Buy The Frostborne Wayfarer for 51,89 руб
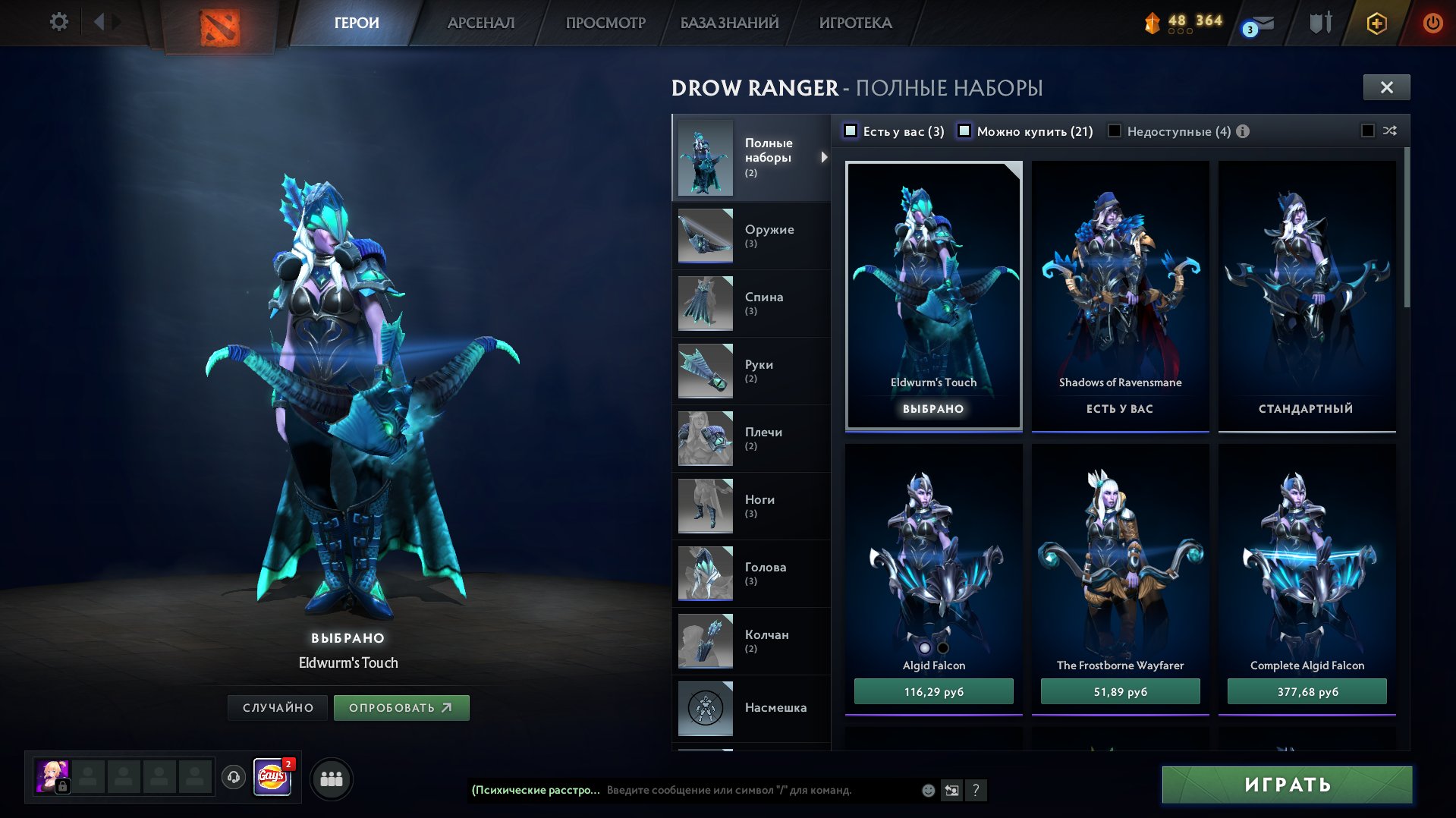1456x818 pixels. (1120, 691)
